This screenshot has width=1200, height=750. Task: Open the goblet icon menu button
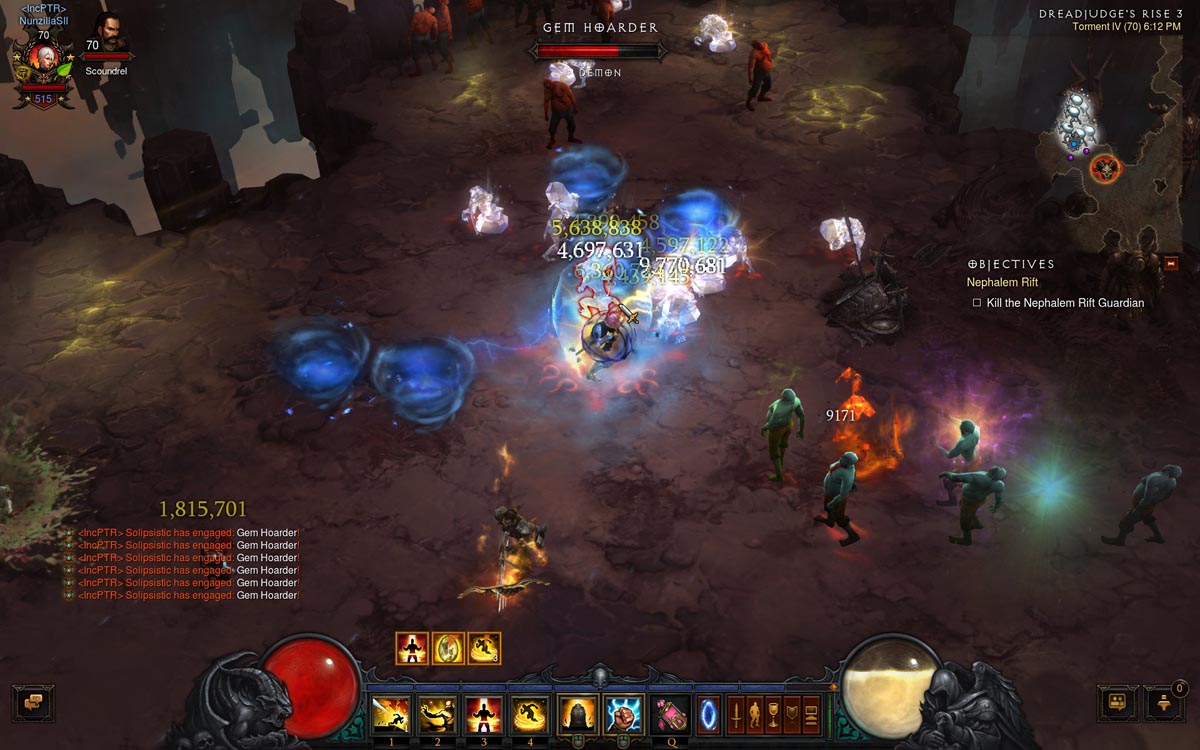(x=773, y=715)
